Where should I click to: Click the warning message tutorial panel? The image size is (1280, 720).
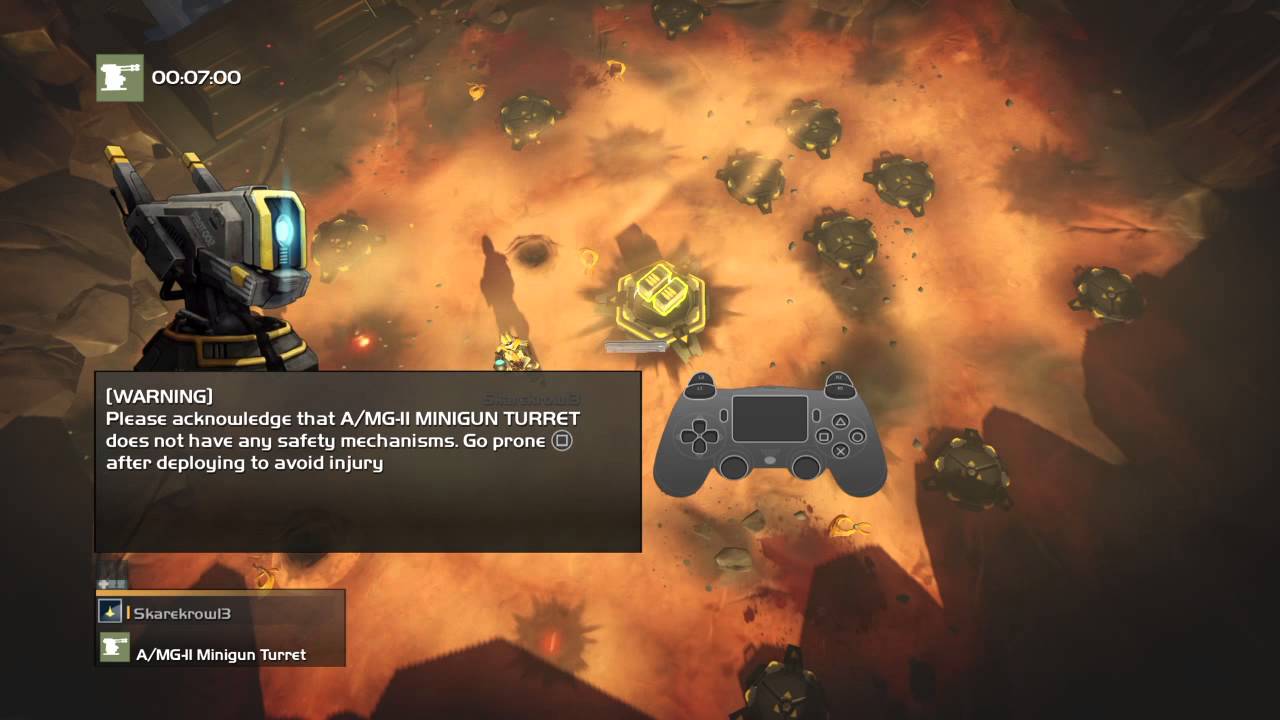(x=367, y=461)
